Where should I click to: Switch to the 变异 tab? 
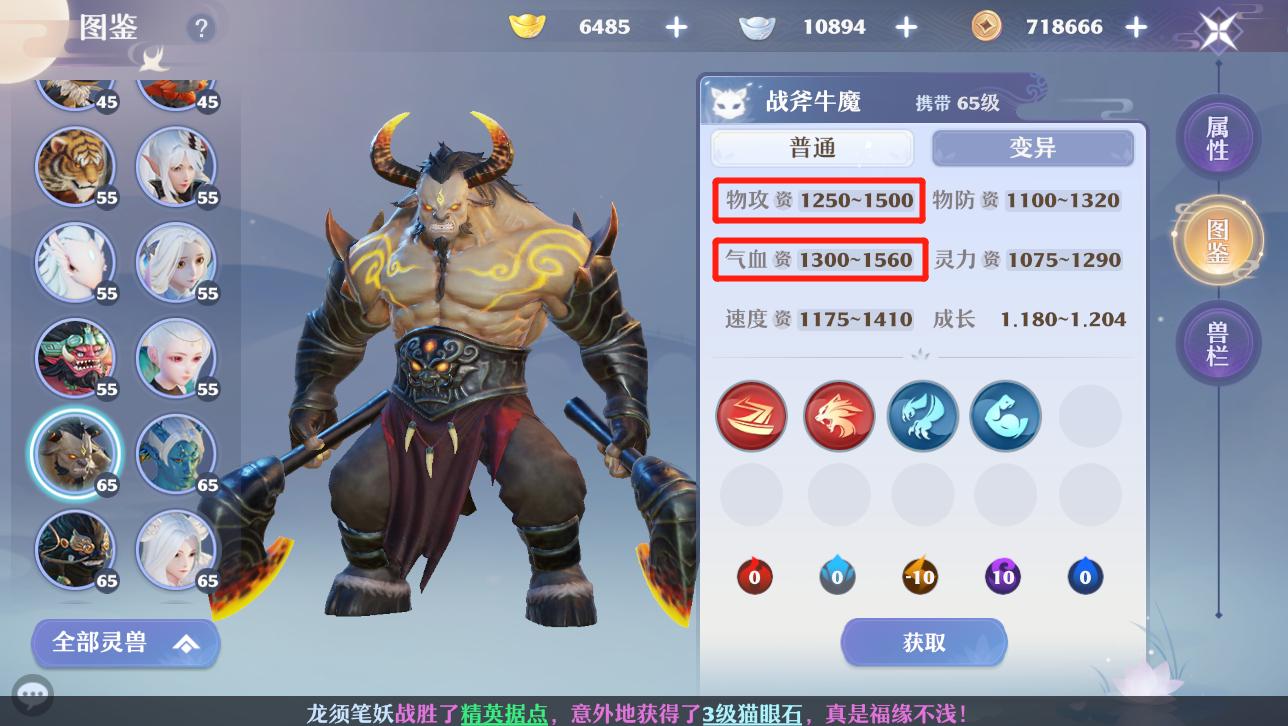pos(1032,147)
